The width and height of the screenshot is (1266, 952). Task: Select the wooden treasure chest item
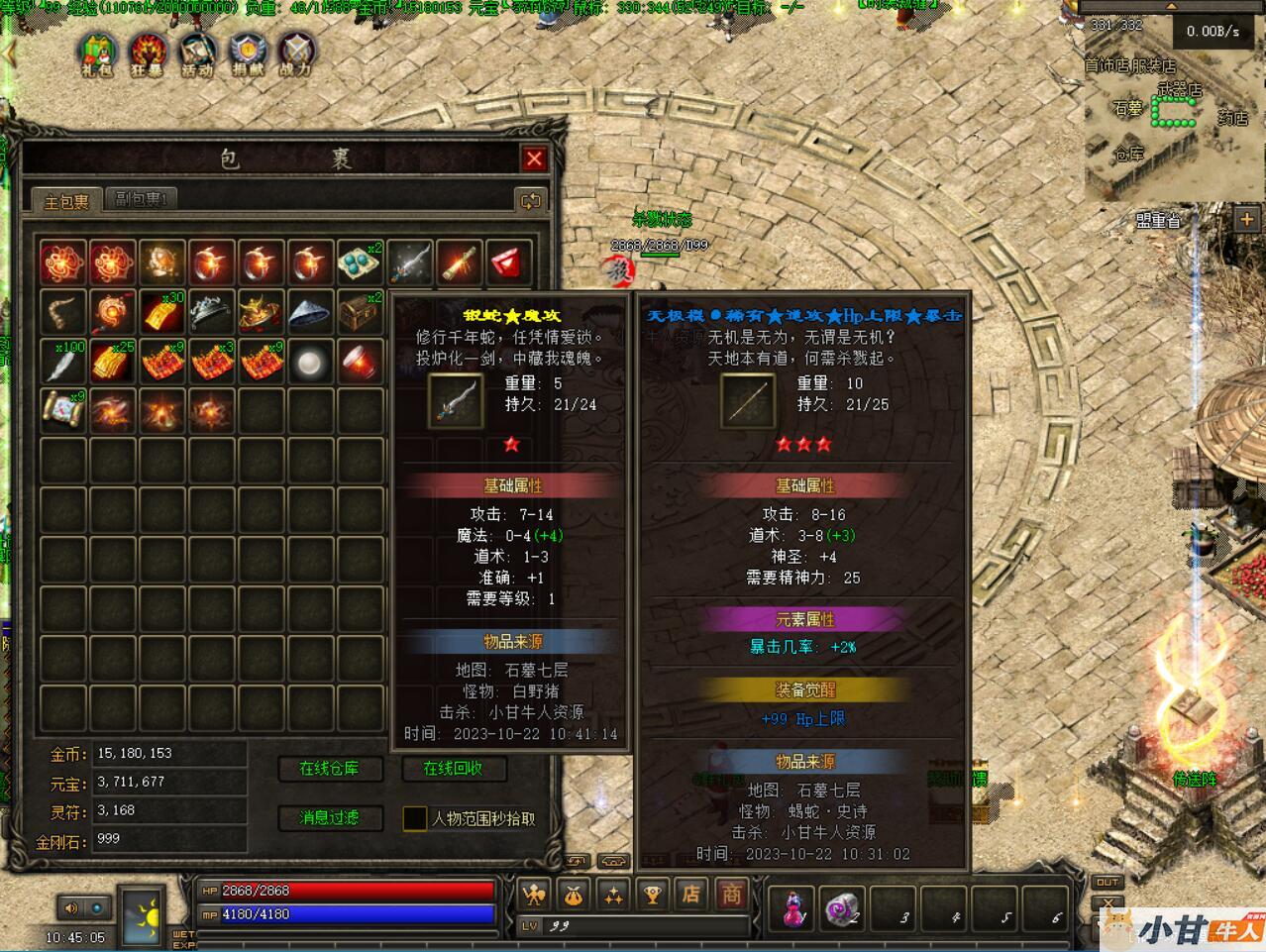tap(360, 312)
